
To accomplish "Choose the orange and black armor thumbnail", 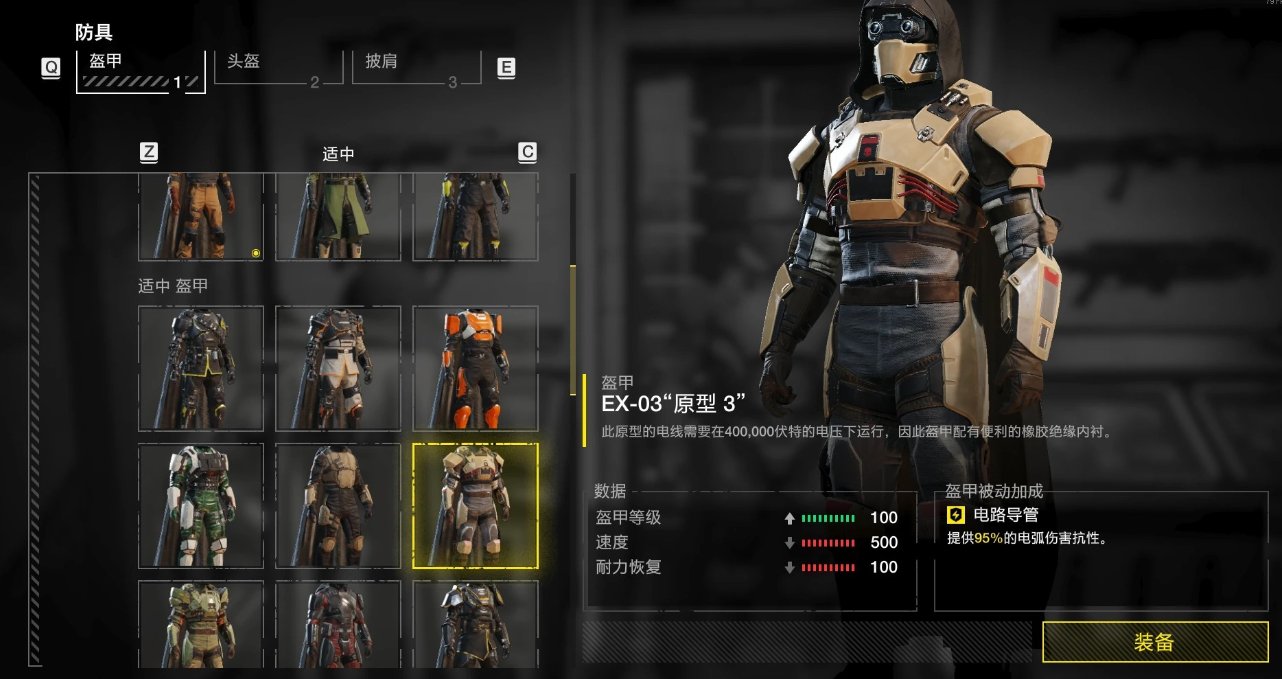I will point(475,368).
